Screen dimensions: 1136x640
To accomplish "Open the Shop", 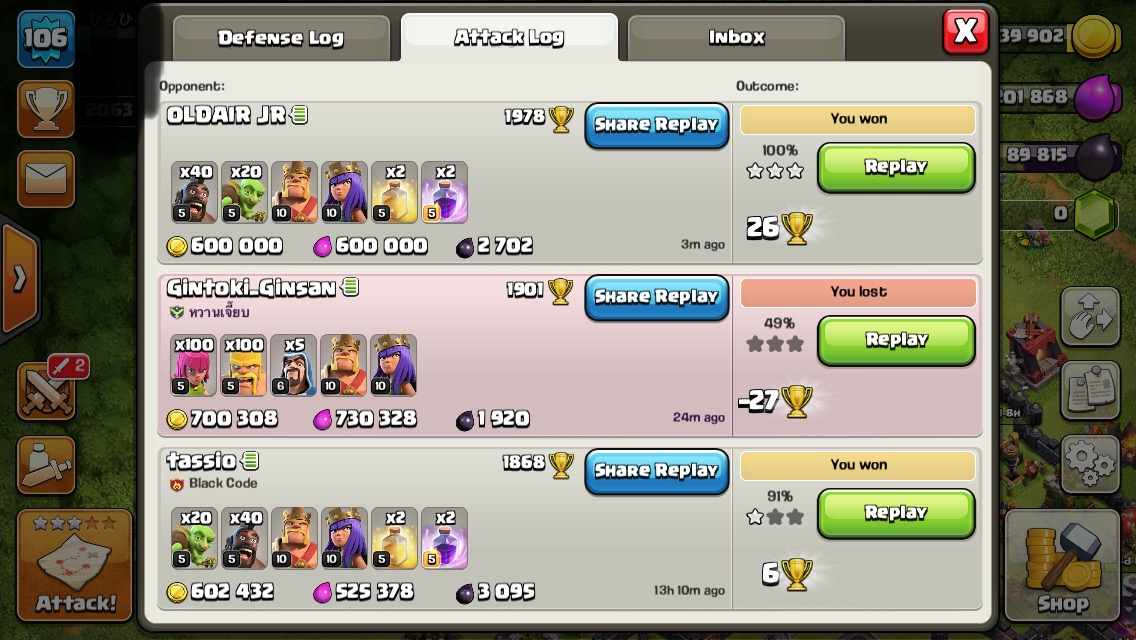I will 1062,566.
